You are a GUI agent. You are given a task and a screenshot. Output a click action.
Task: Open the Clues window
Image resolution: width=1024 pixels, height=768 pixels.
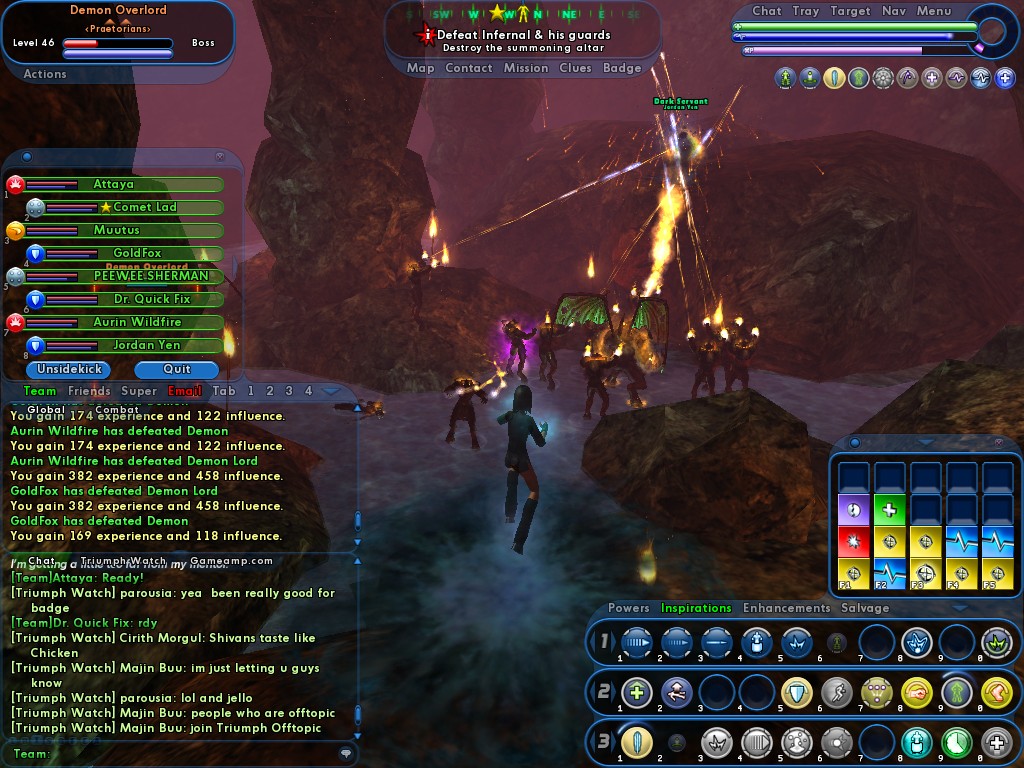(x=576, y=68)
